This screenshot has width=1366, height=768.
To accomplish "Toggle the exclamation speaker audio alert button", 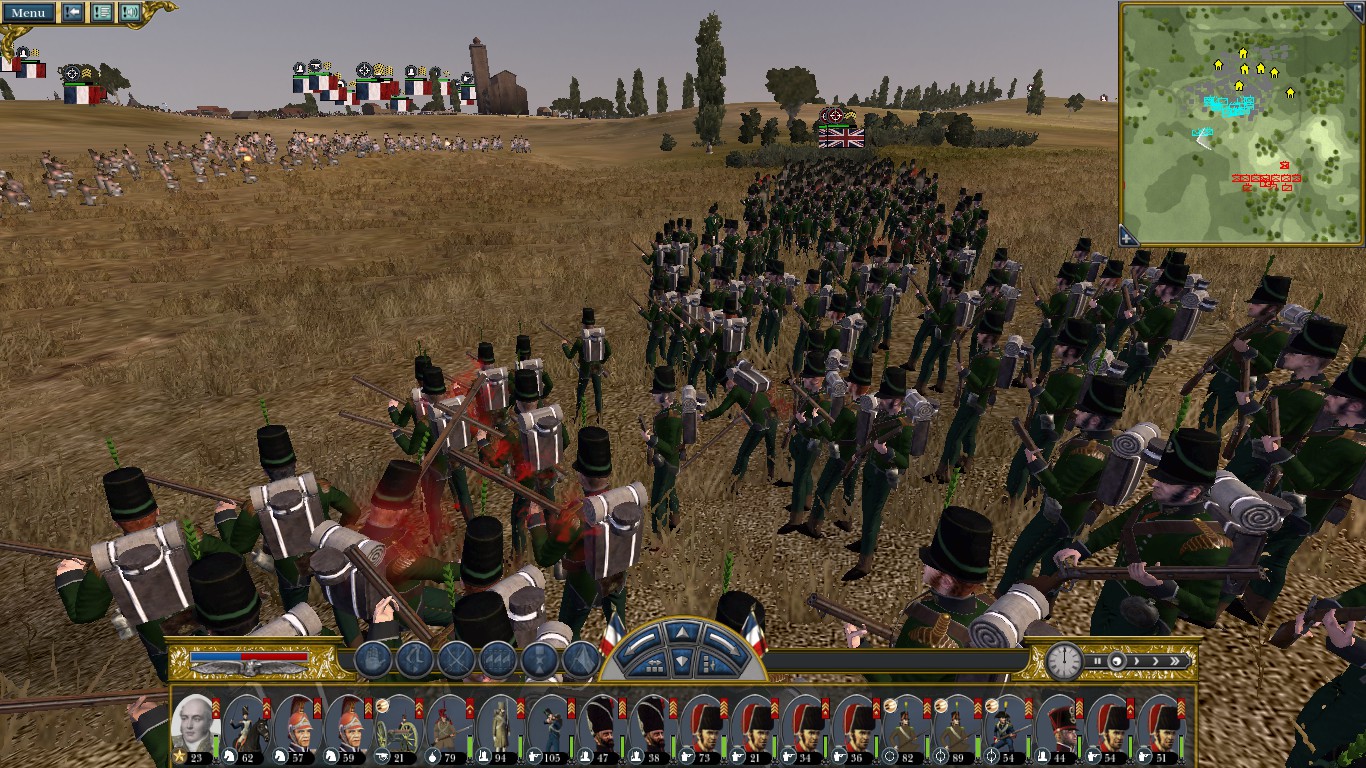I will 130,13.
